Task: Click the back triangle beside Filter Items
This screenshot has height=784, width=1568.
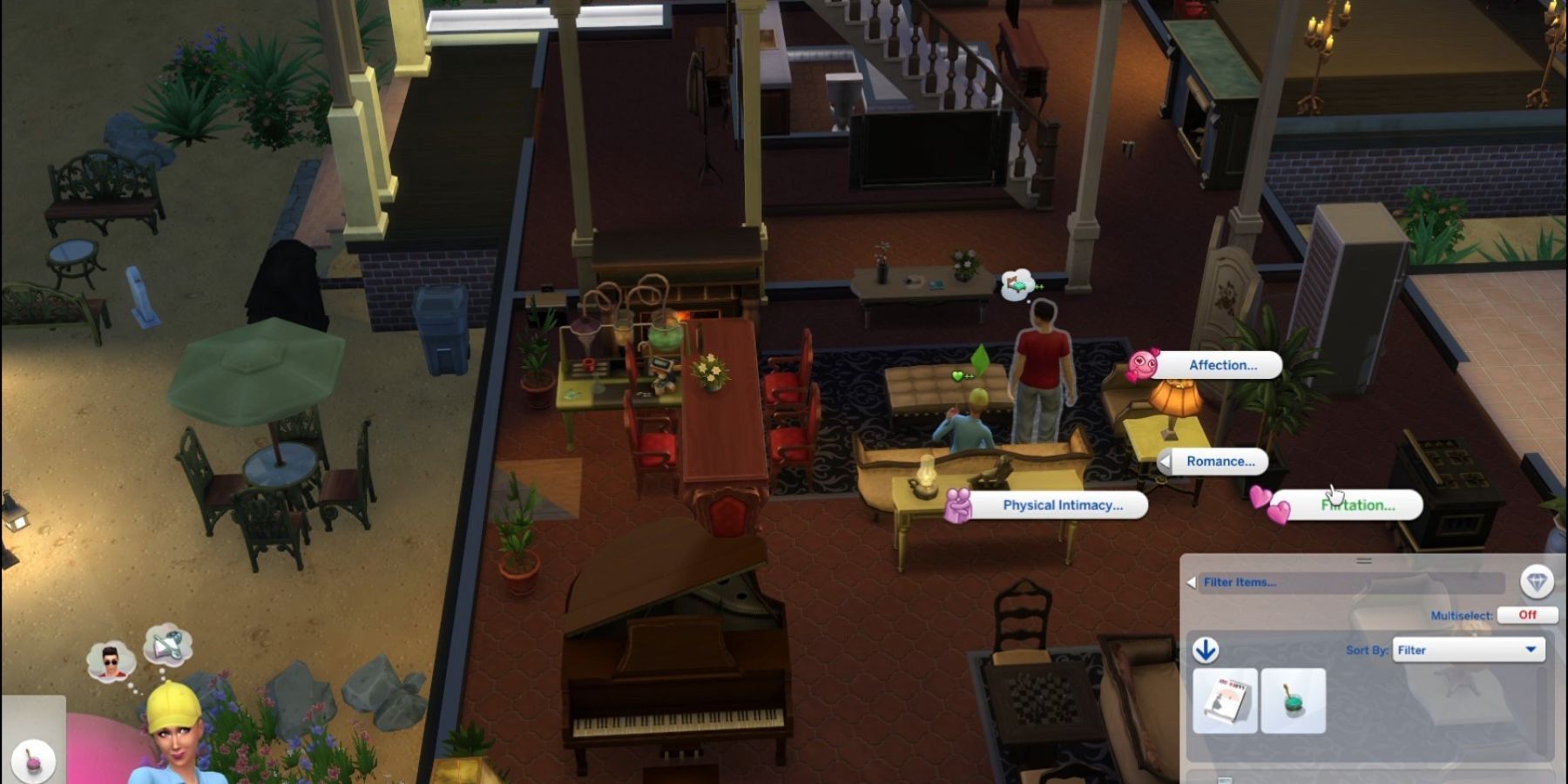Action: [x=1191, y=582]
